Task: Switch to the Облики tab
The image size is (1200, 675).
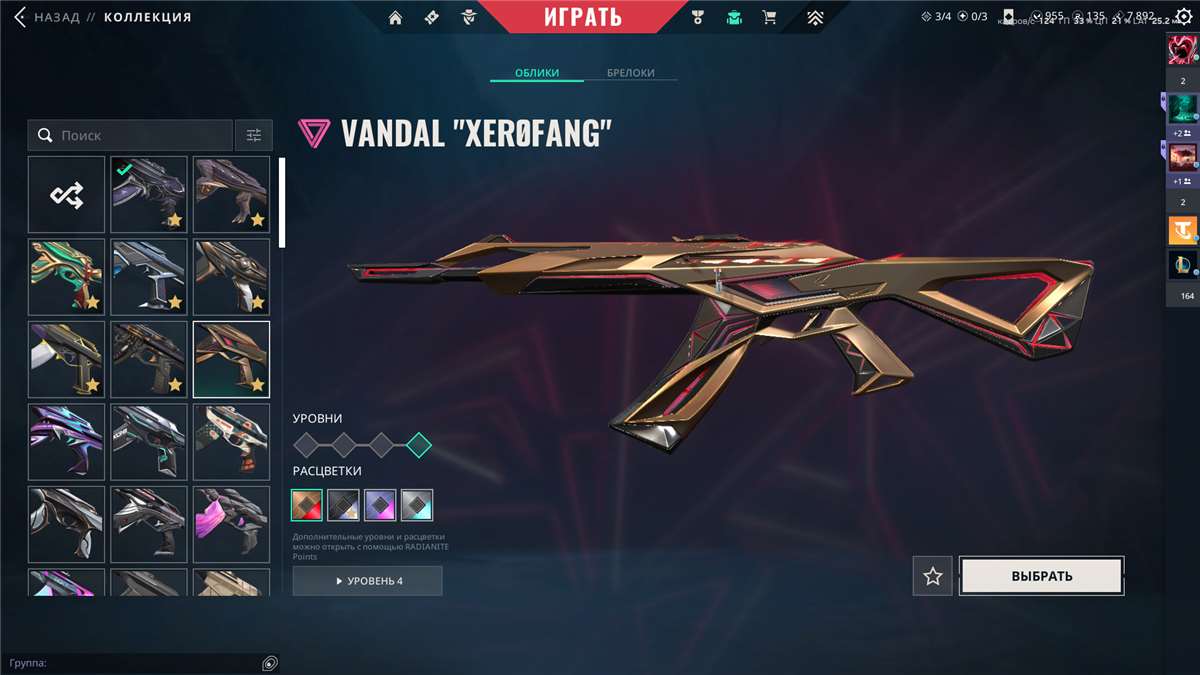Action: pos(537,73)
